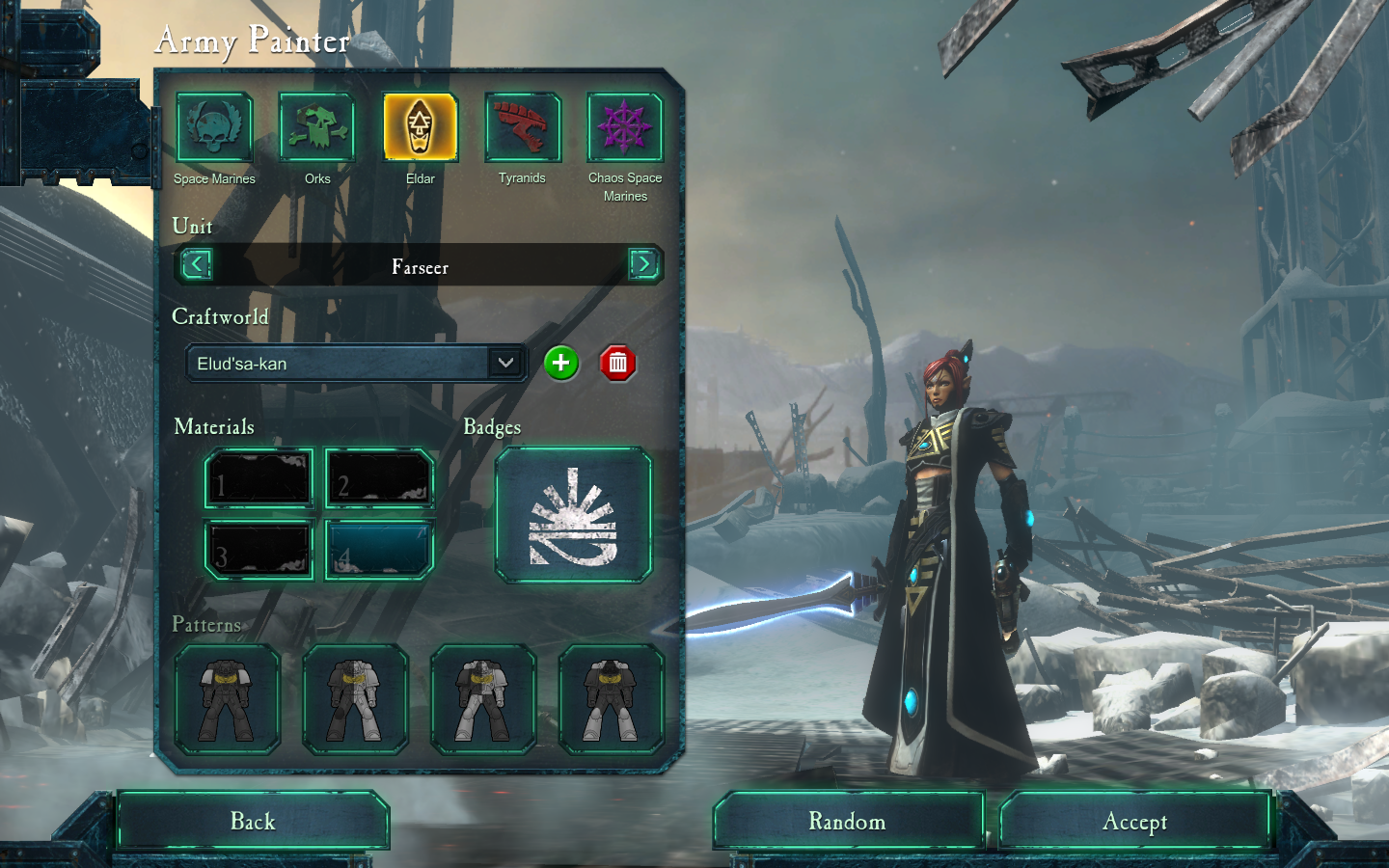Image resolution: width=1389 pixels, height=868 pixels.
Task: Go Back to the previous menu
Action: 253,822
